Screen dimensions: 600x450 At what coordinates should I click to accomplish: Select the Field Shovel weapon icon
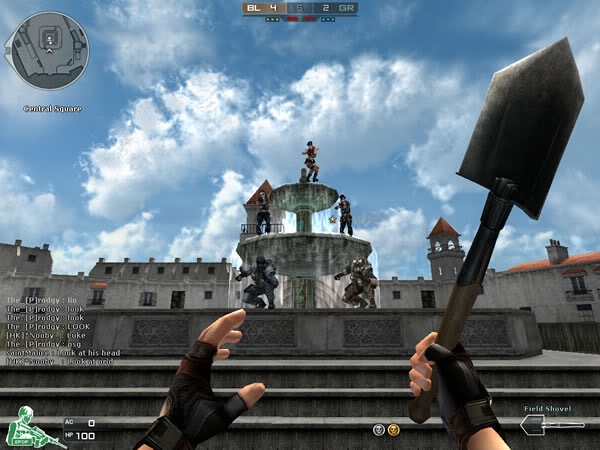point(551,426)
